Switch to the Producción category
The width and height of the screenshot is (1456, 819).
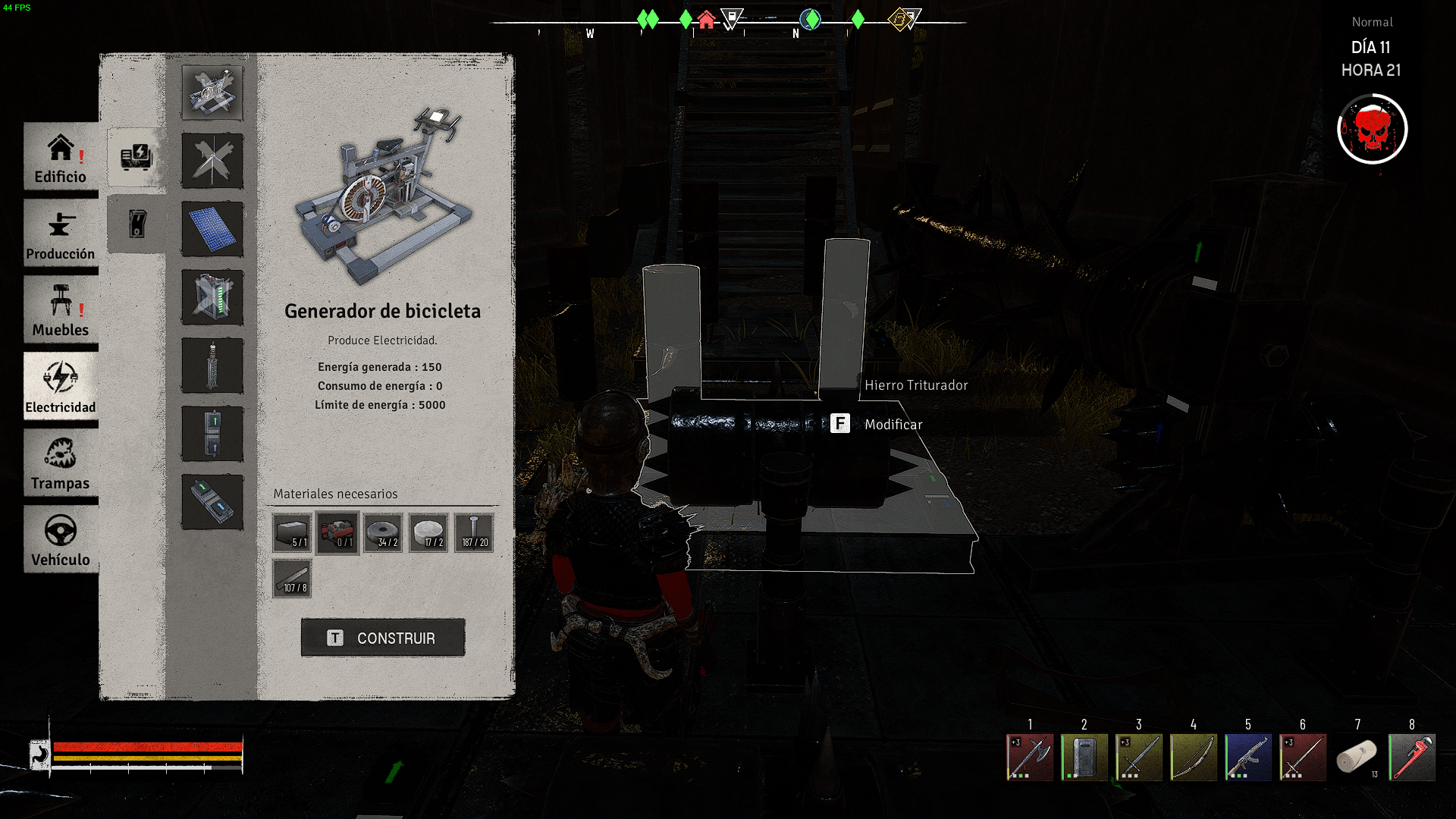[61, 234]
